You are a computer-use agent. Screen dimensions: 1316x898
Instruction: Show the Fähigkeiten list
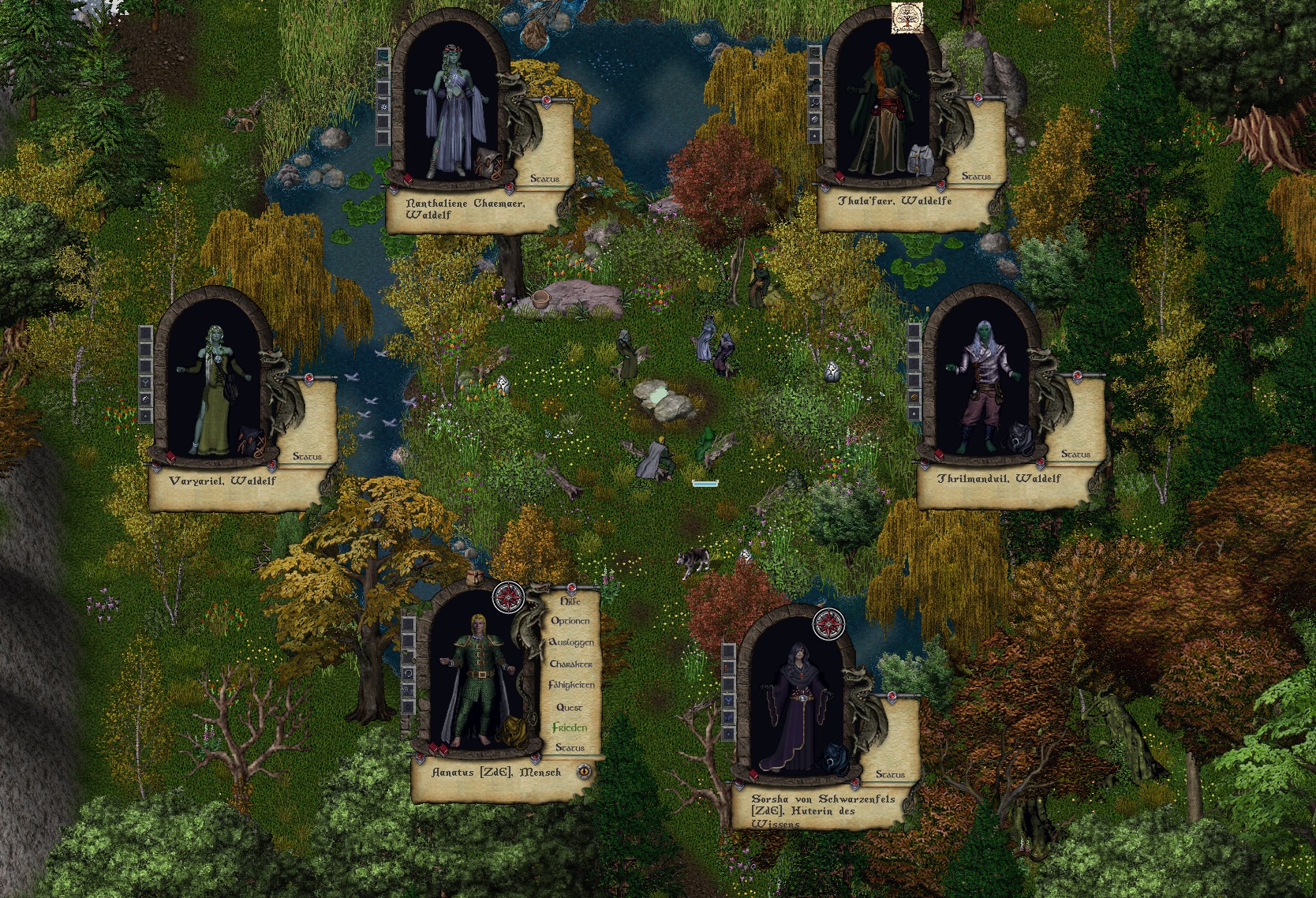(571, 686)
